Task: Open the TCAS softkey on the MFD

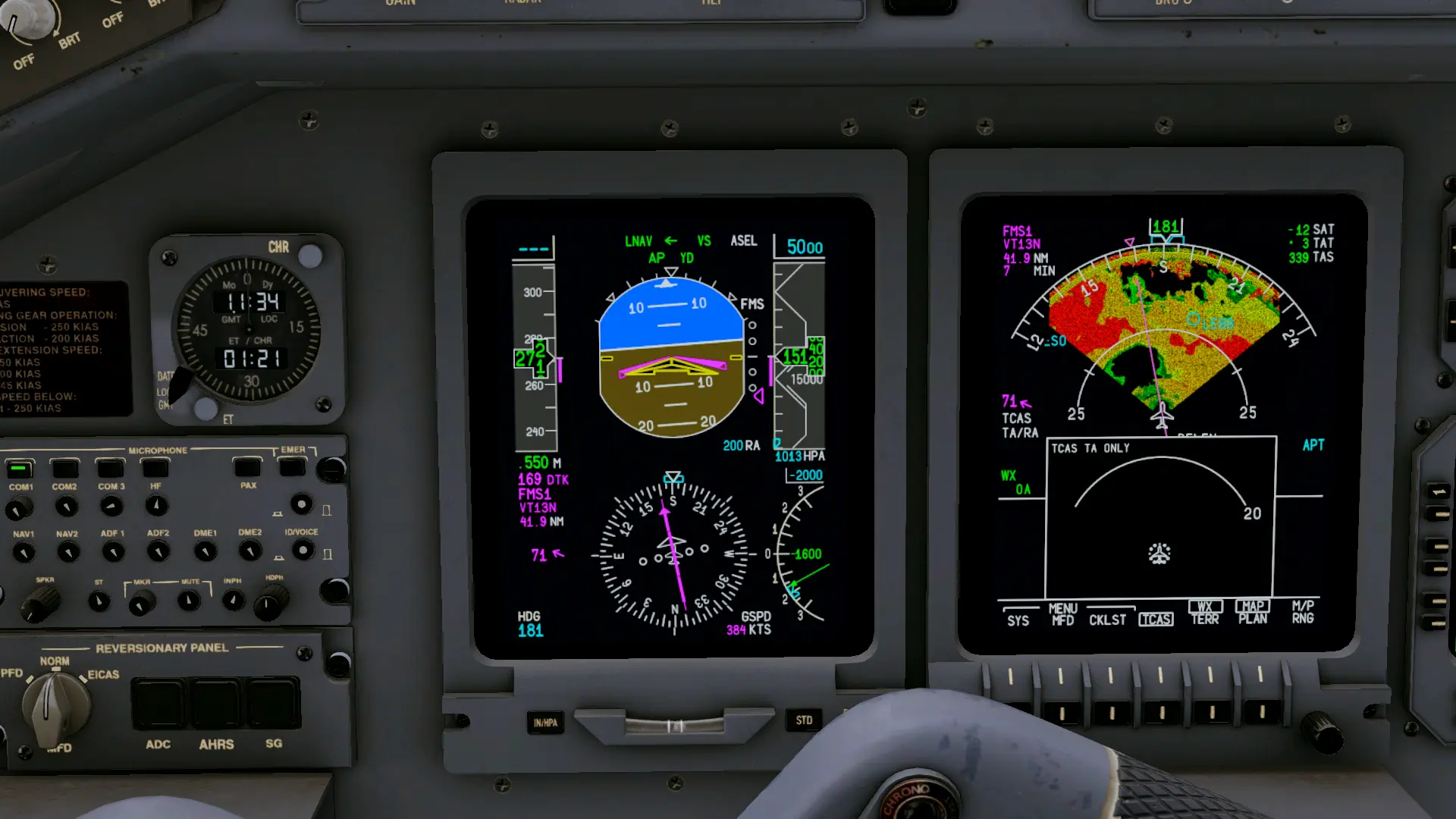Action: pyautogui.click(x=1156, y=620)
